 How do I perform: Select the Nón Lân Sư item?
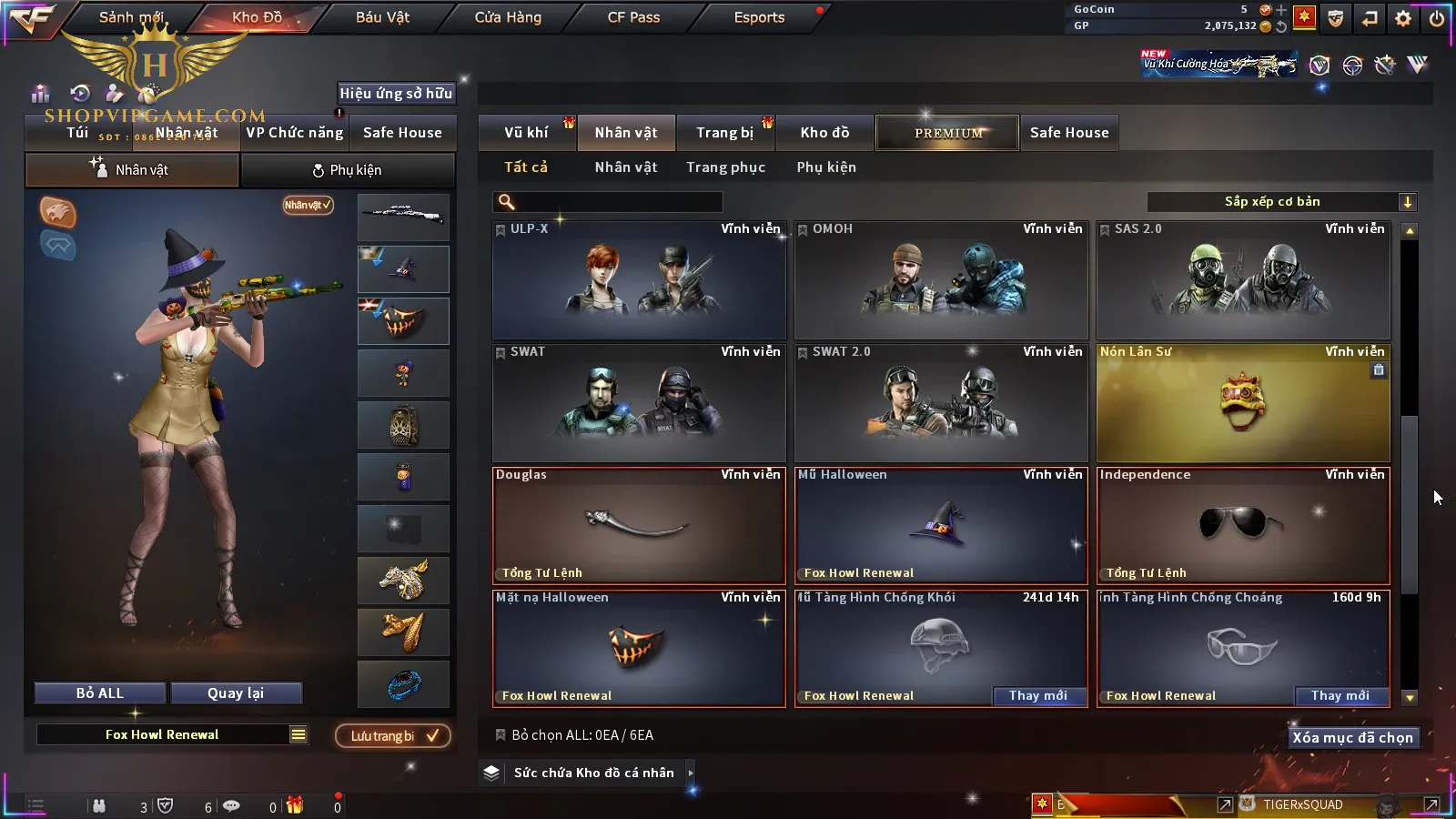click(x=1243, y=403)
